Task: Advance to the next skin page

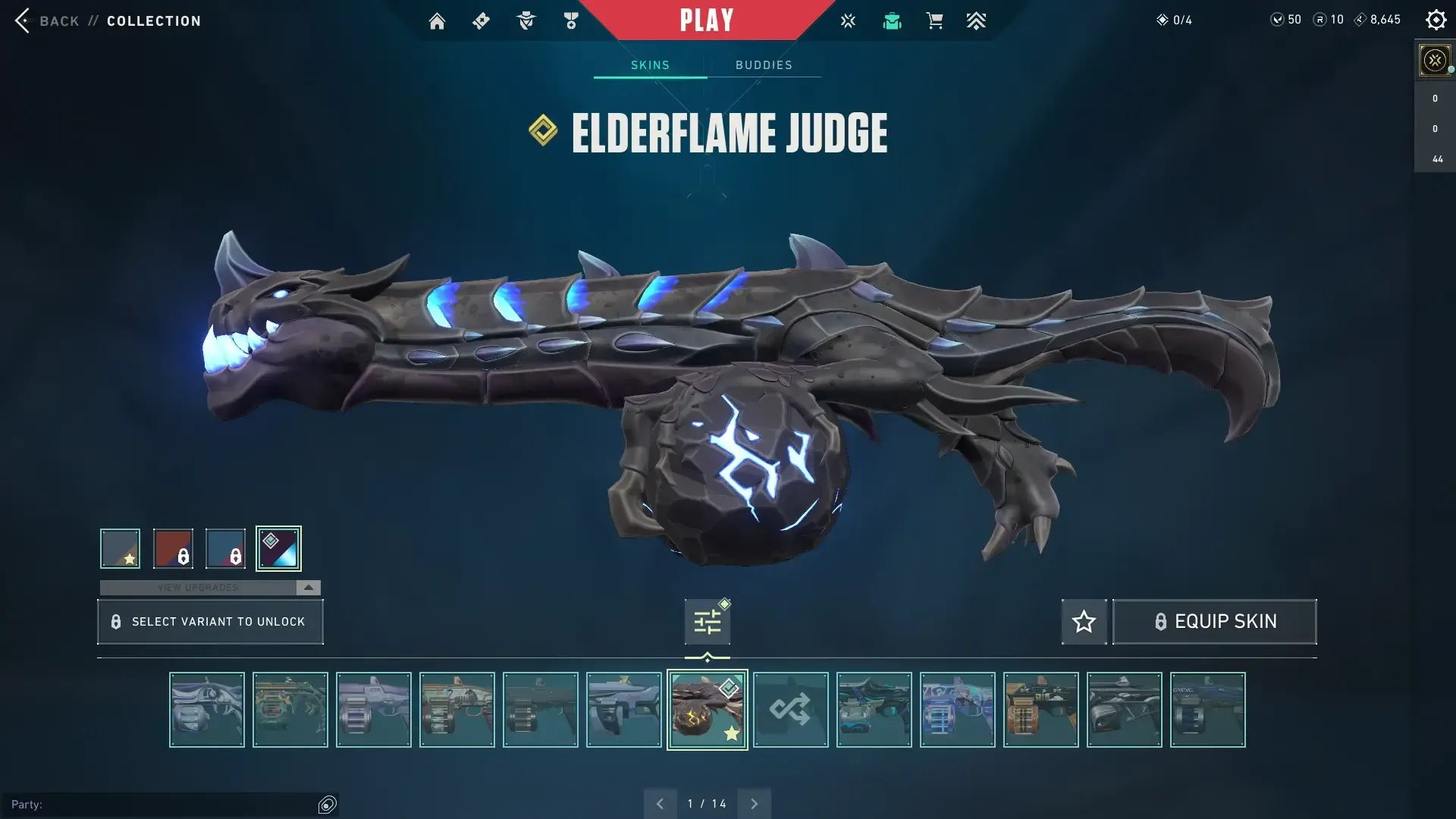Action: [754, 802]
